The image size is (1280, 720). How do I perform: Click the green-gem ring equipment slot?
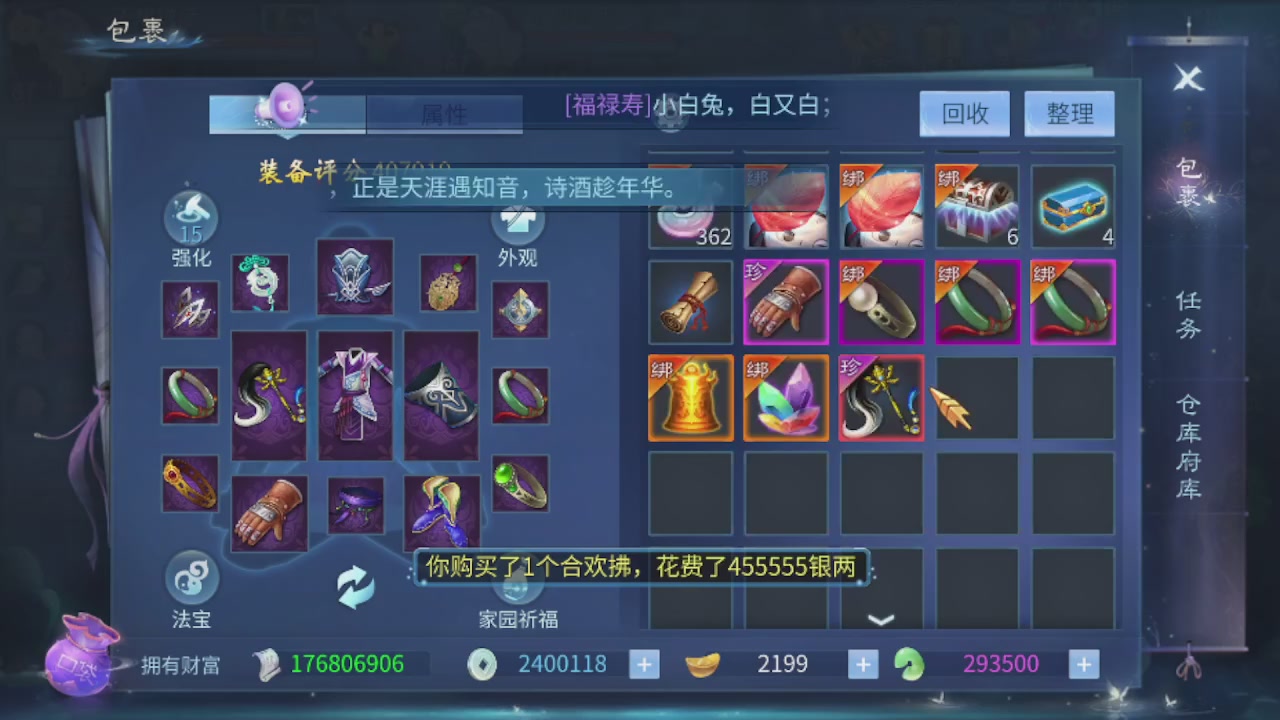click(x=519, y=483)
